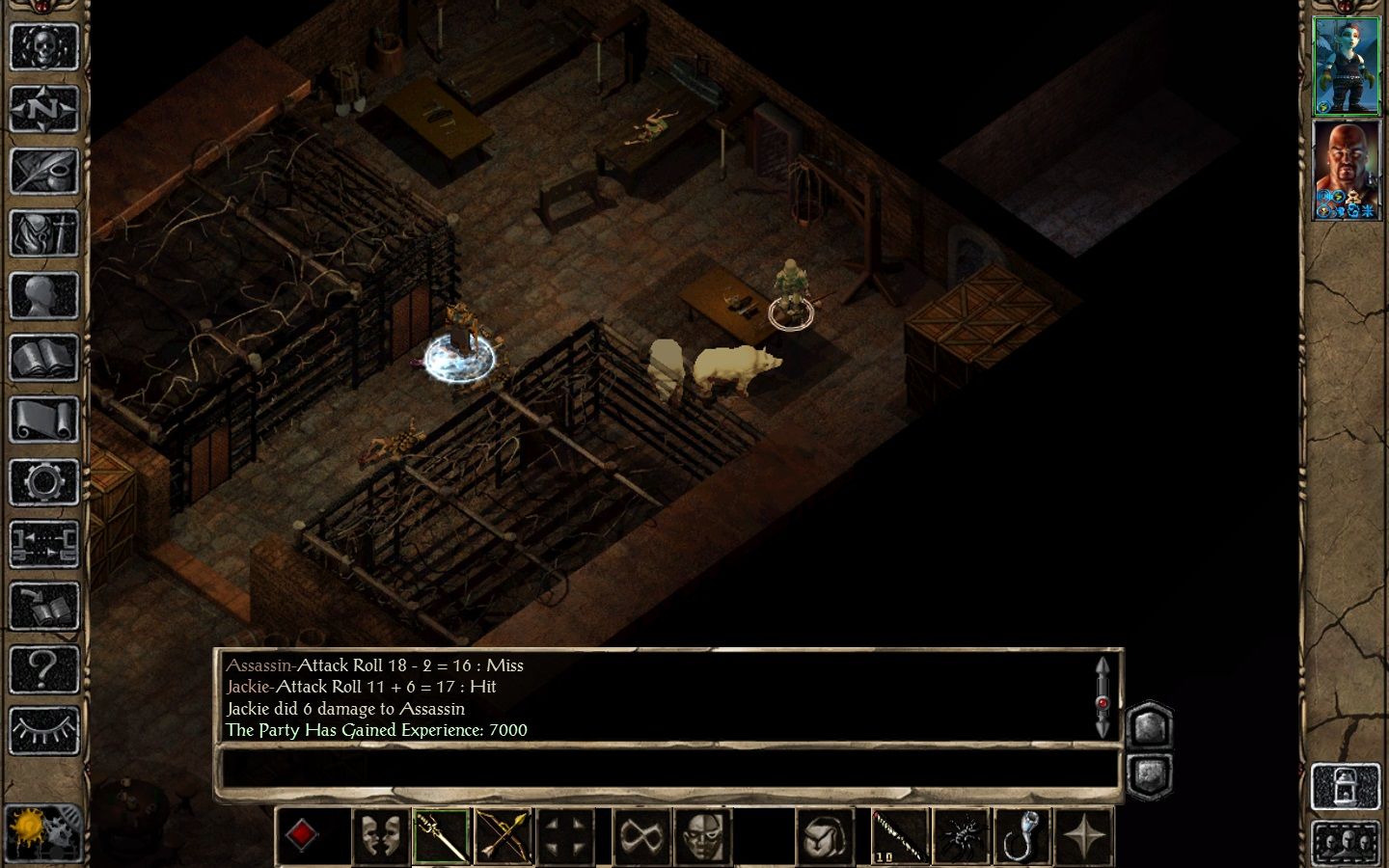Click the quick save book icon
Viewport: 1389px width, 868px height.
click(43, 606)
